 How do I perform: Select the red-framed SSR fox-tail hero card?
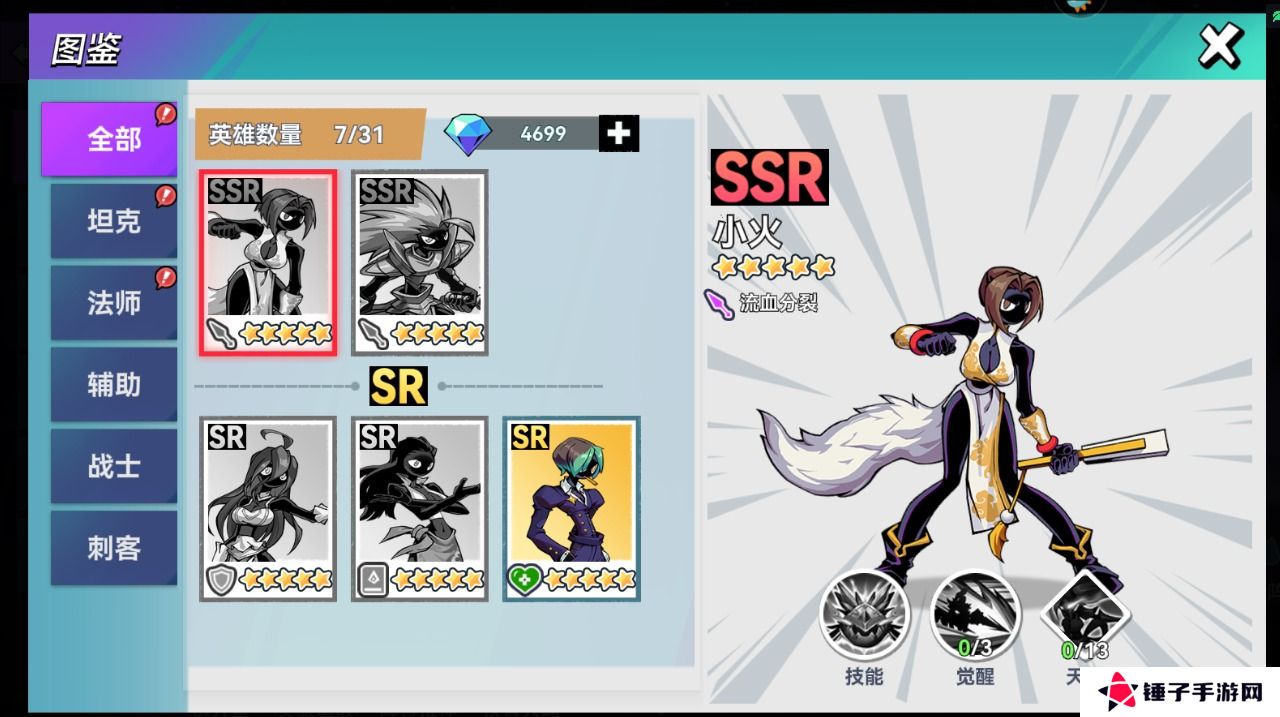point(268,262)
